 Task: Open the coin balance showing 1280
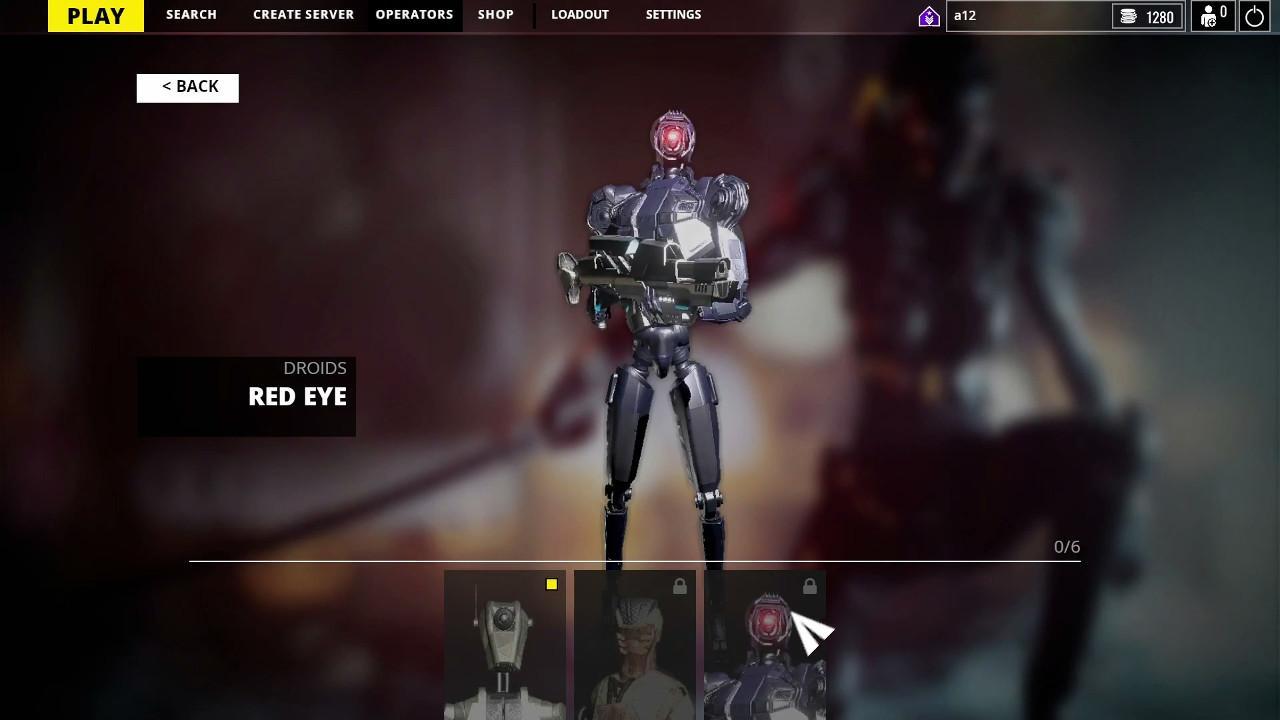pyautogui.click(x=1147, y=16)
